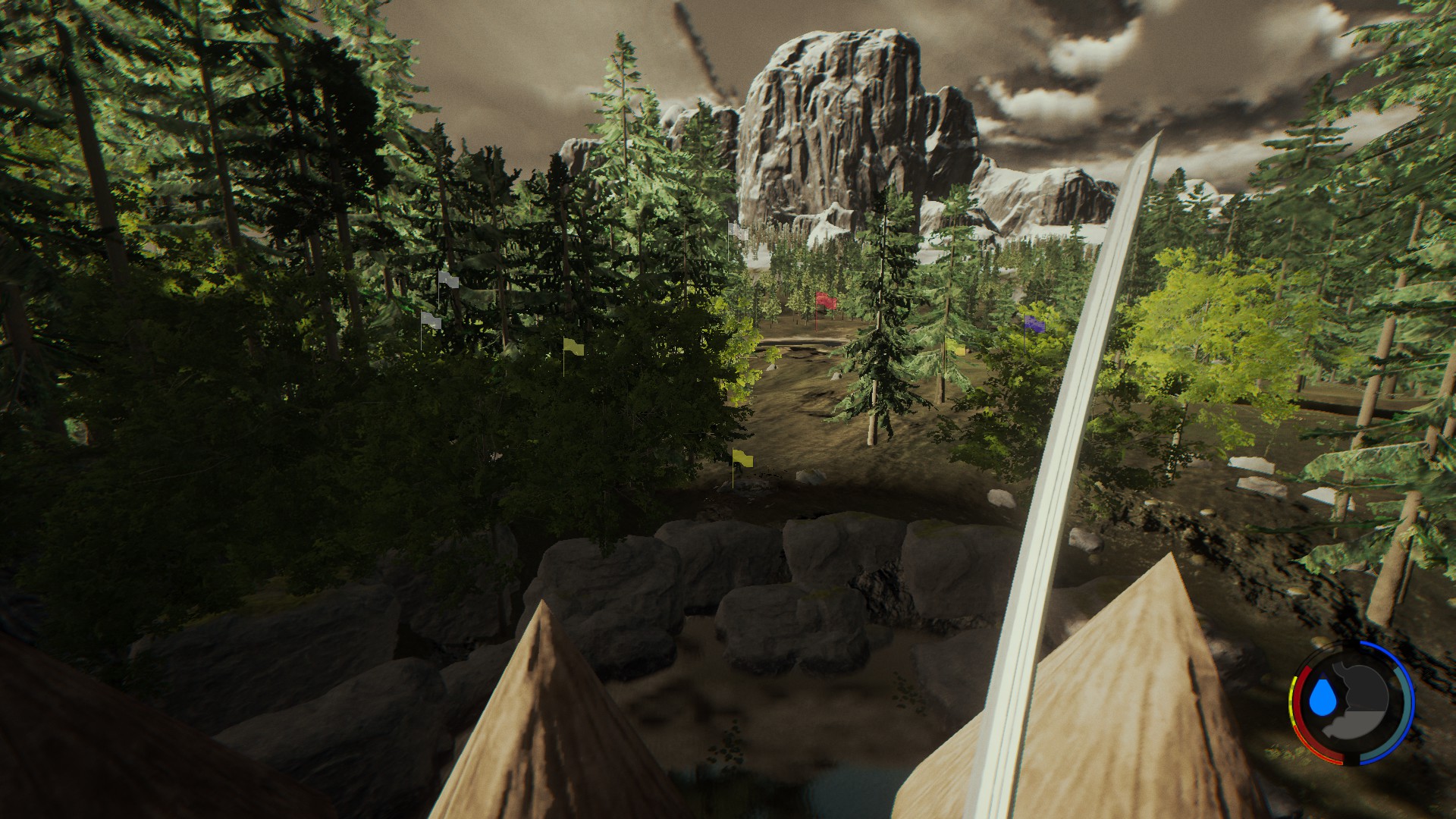The width and height of the screenshot is (1456, 819).
Task: Click the stomach hunger icon
Action: click(1364, 701)
